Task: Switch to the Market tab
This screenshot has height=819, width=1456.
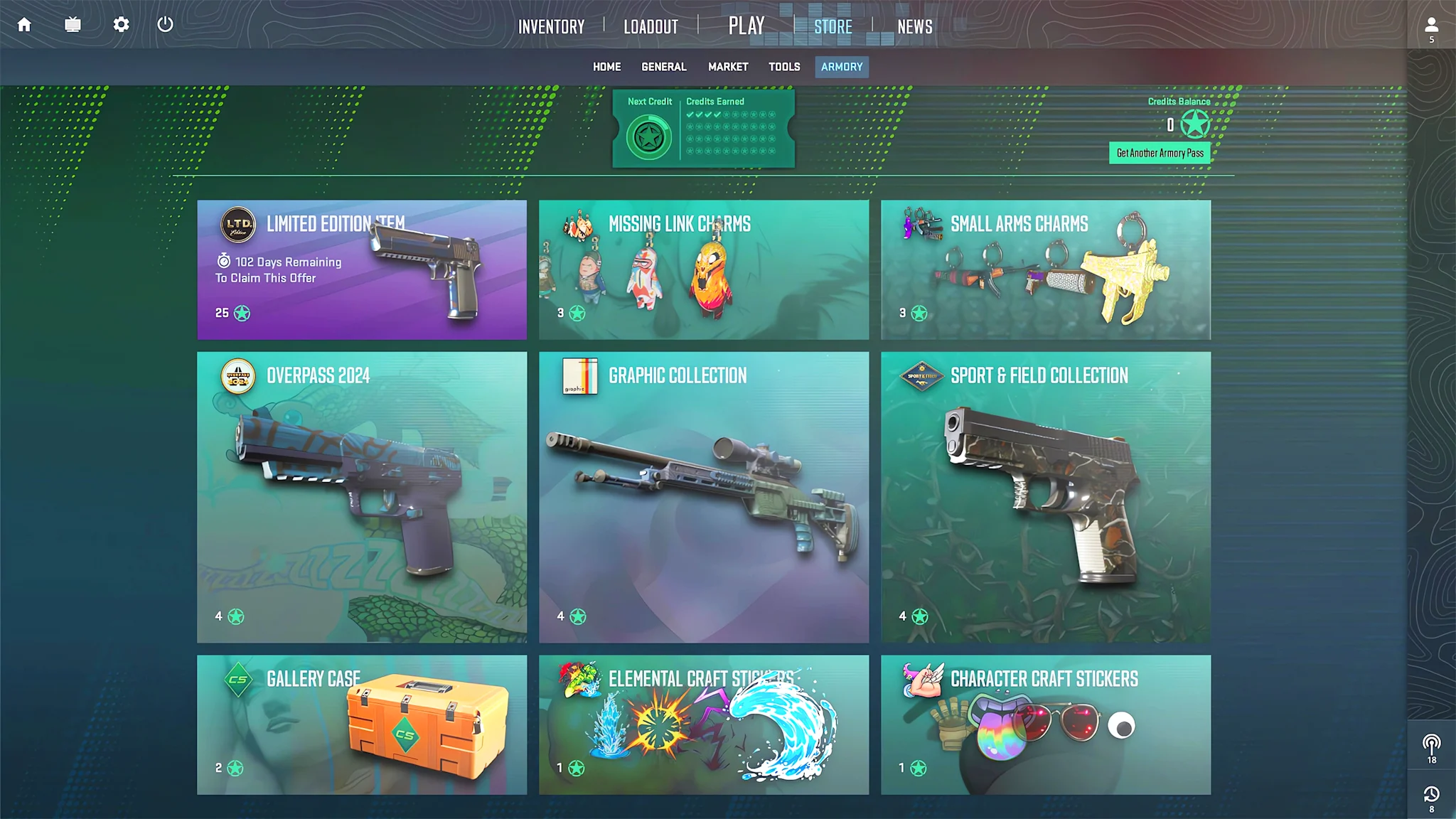Action: [x=727, y=66]
